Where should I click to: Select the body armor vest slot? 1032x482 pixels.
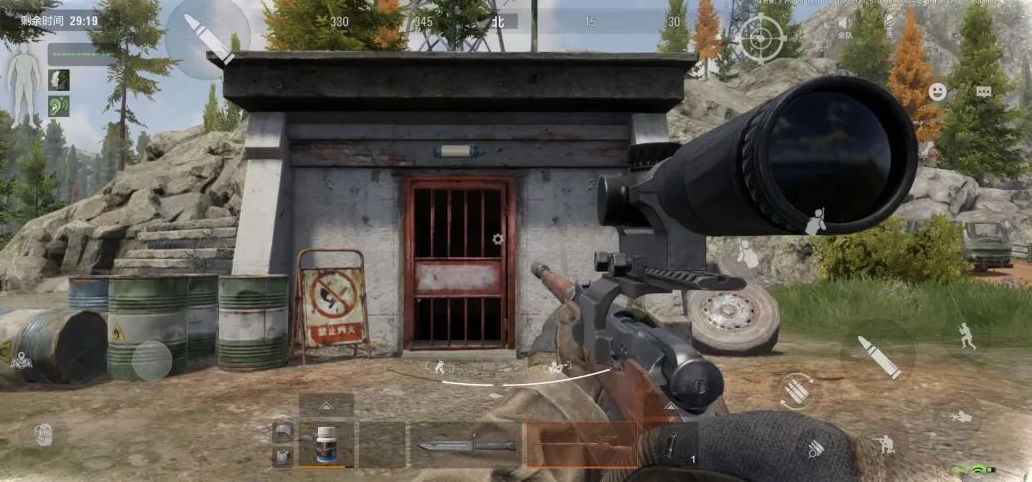click(283, 456)
